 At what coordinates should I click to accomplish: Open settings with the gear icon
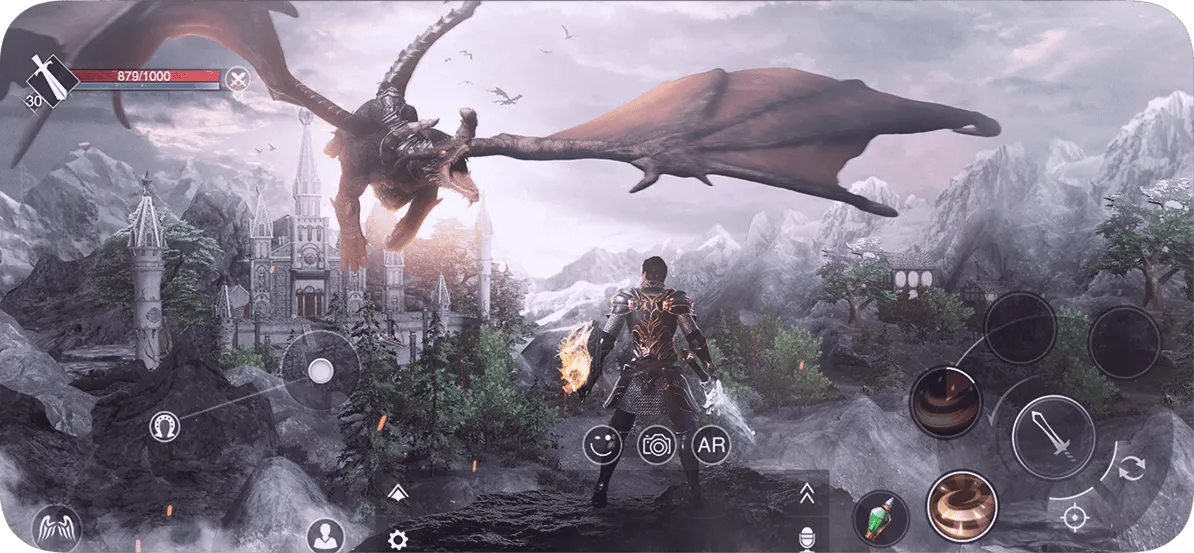[397, 540]
